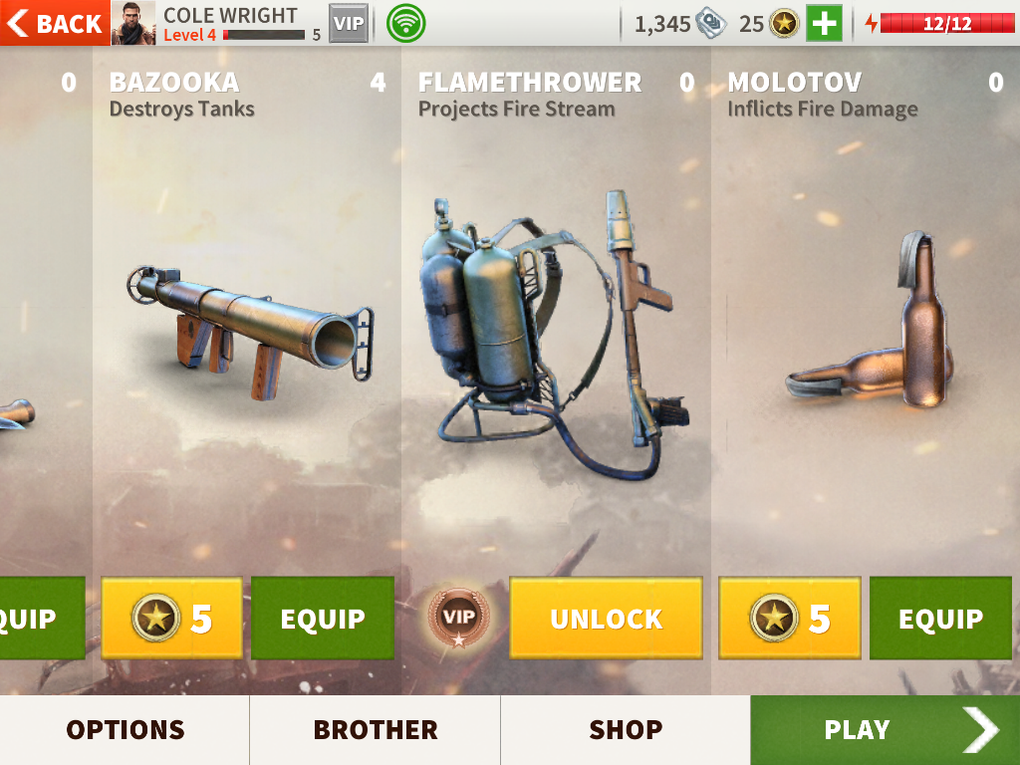Add more currency with green plus button
The width and height of the screenshot is (1020, 765).
pos(824,23)
